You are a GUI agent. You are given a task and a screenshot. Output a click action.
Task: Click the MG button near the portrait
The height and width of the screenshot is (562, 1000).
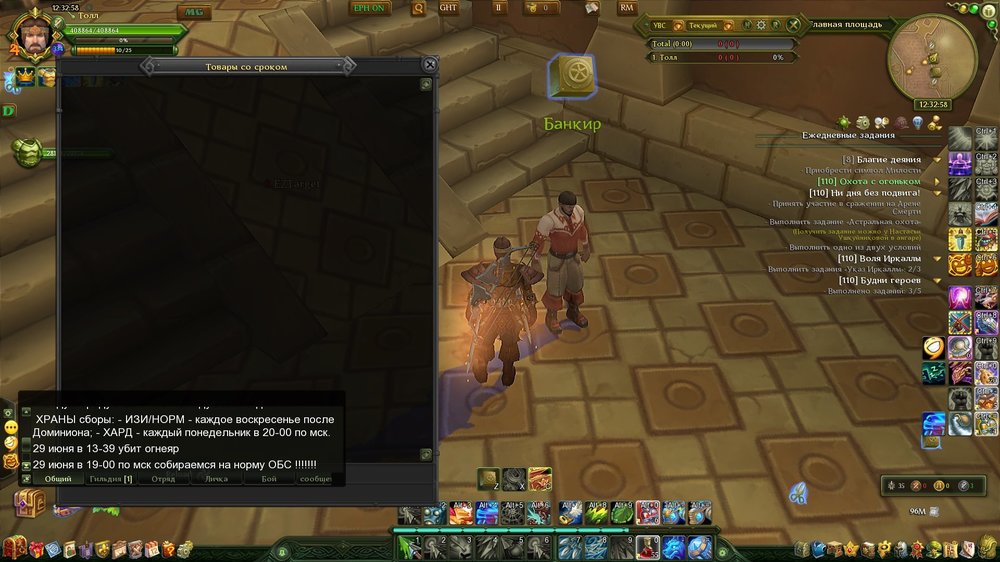coord(193,12)
